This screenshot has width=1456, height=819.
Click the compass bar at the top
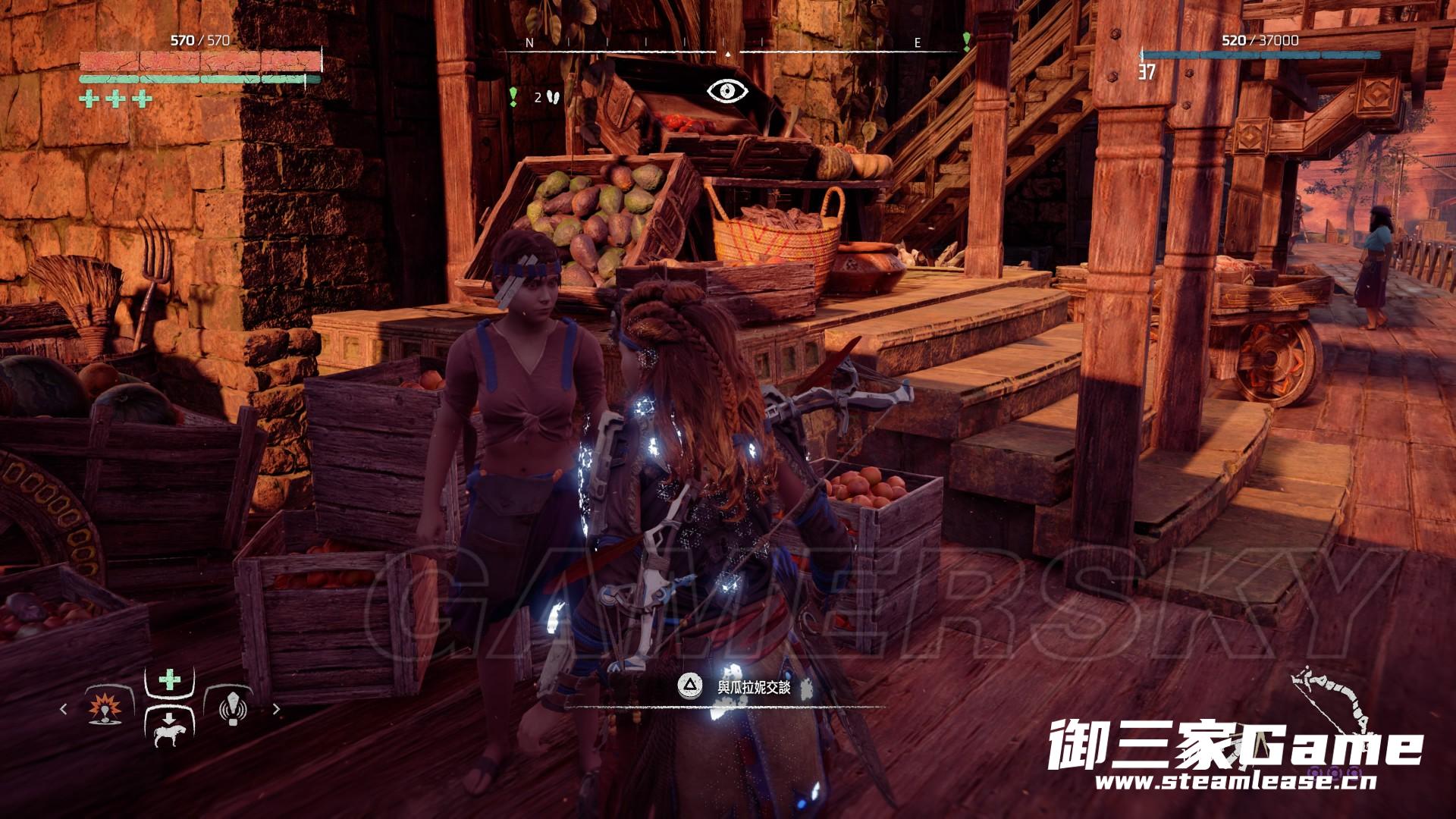point(728,51)
